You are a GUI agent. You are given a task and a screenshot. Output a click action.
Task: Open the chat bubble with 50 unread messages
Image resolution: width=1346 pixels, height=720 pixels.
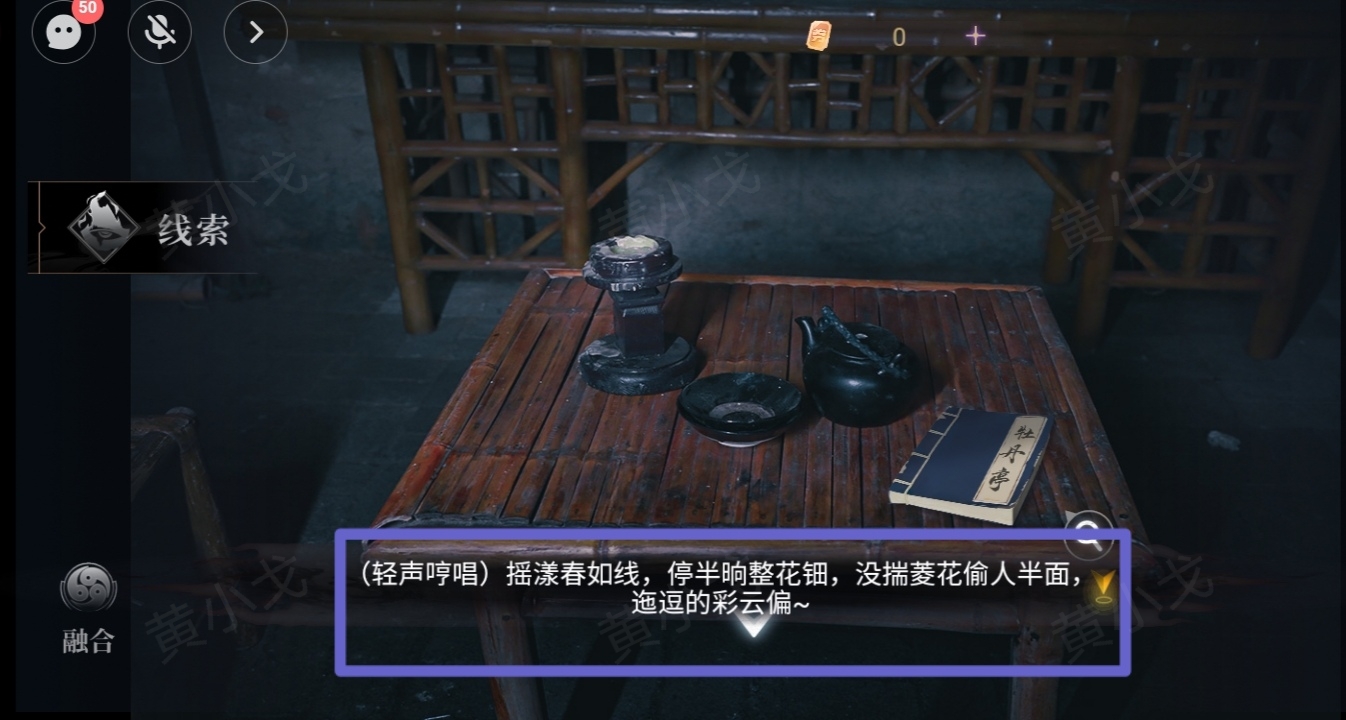coord(63,33)
